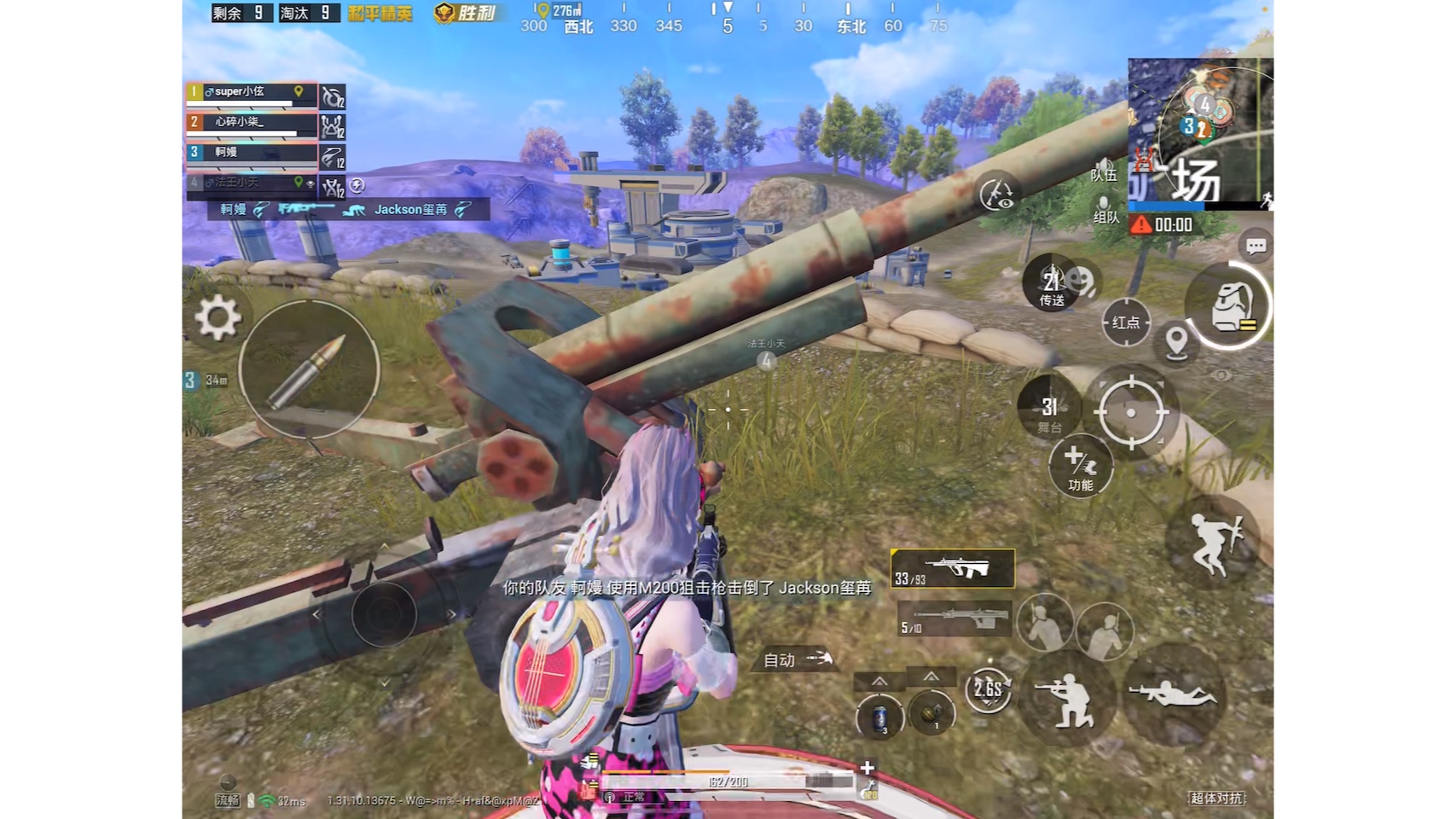Open the gear settings menu
The image size is (1456, 819).
pyautogui.click(x=218, y=317)
